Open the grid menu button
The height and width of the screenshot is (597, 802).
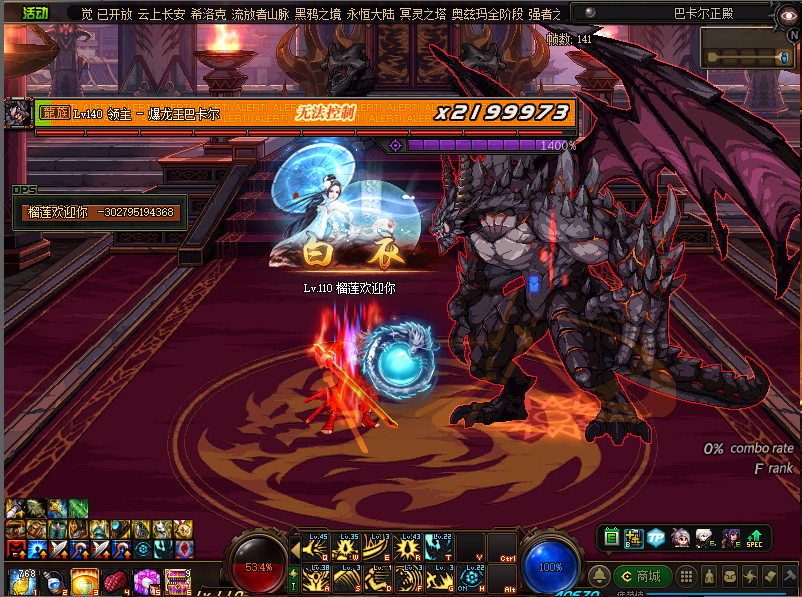click(685, 576)
